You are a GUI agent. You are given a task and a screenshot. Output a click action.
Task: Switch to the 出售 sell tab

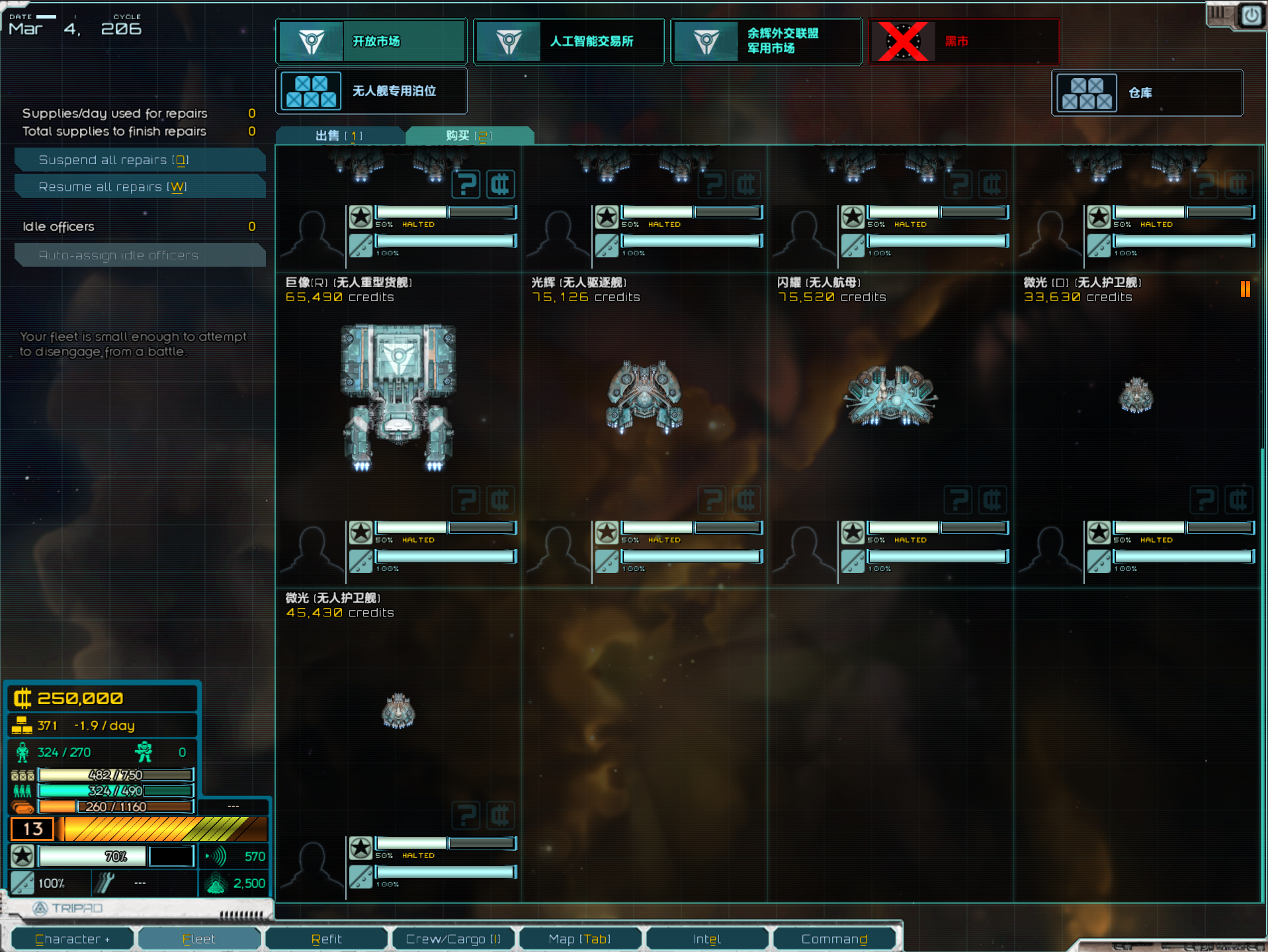tap(339, 136)
